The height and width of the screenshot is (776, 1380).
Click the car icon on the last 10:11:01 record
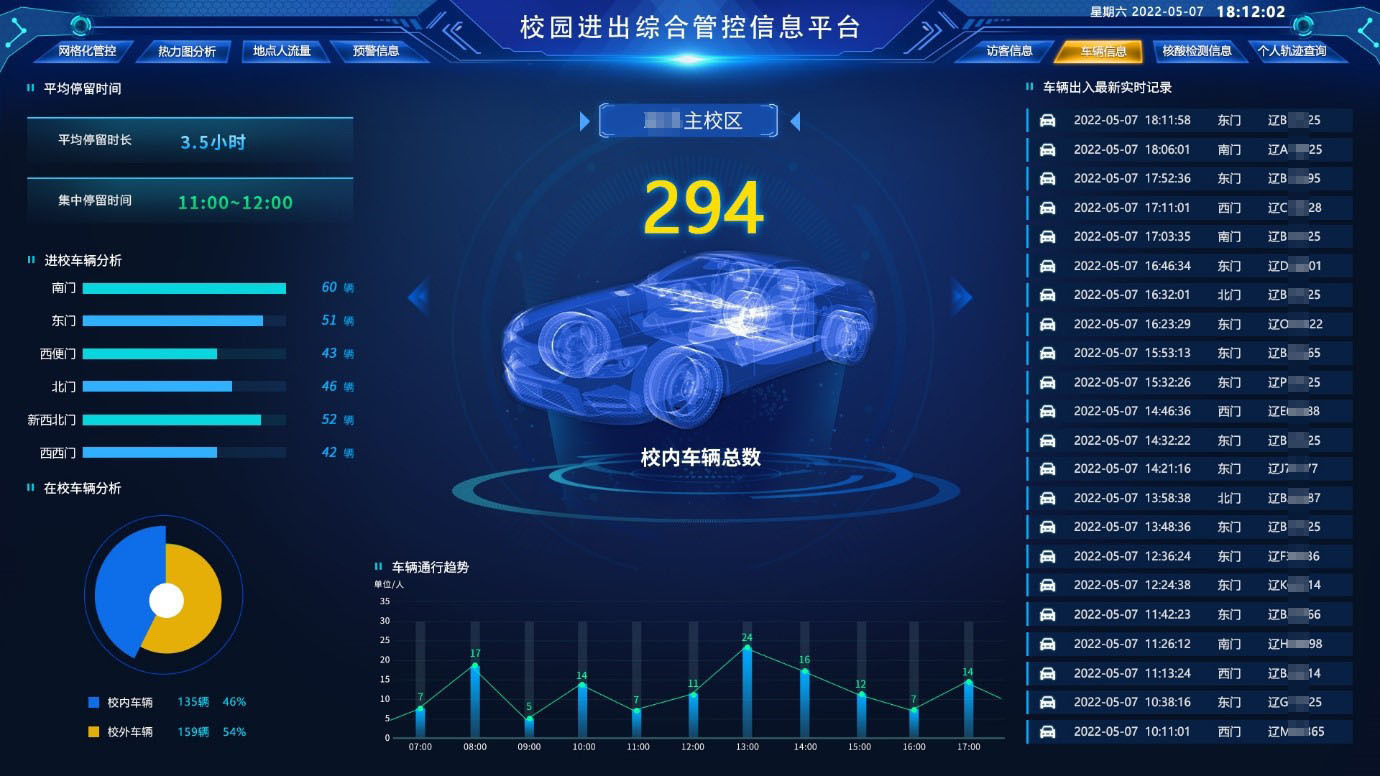[1046, 730]
